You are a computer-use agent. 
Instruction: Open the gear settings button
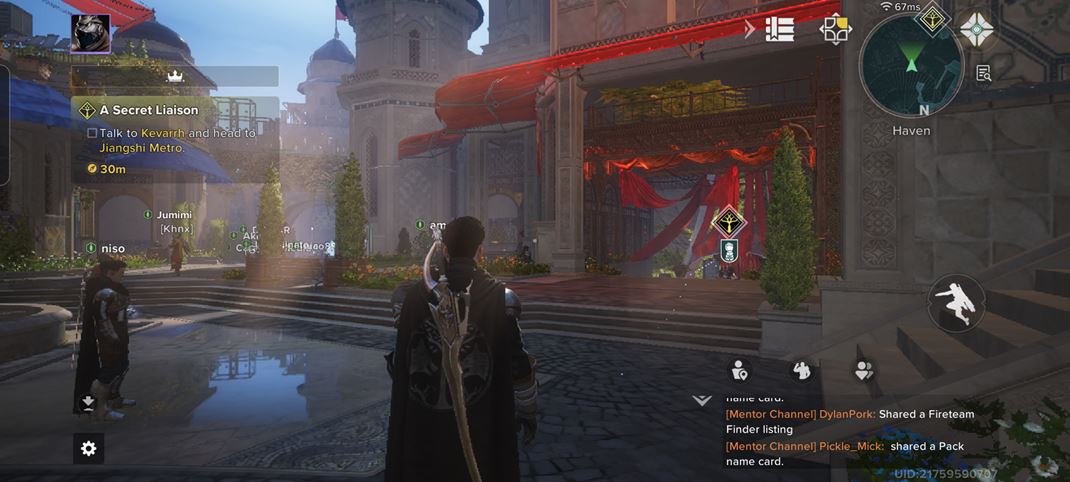[88, 448]
